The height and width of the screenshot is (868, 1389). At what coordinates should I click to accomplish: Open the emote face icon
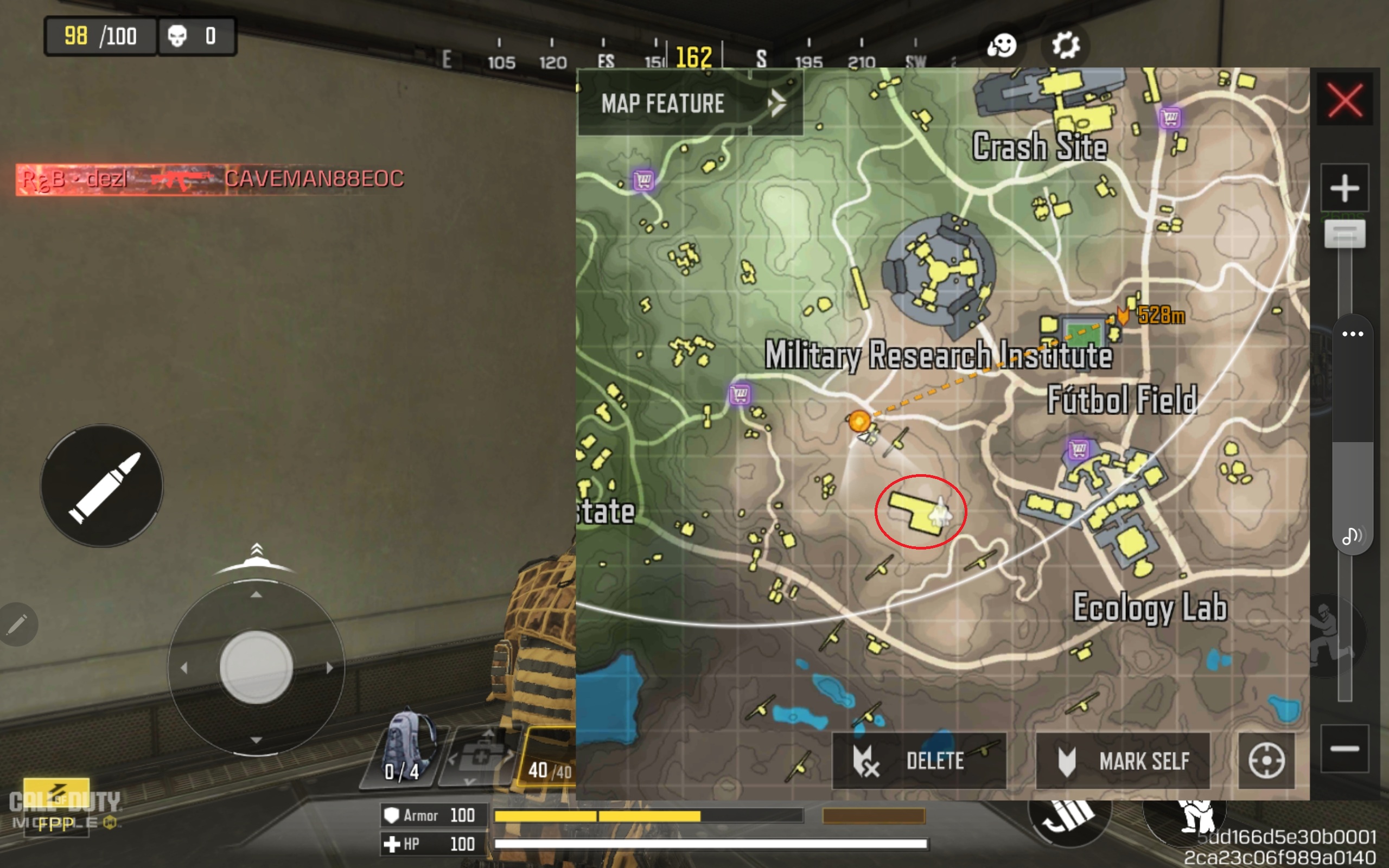(x=1002, y=46)
